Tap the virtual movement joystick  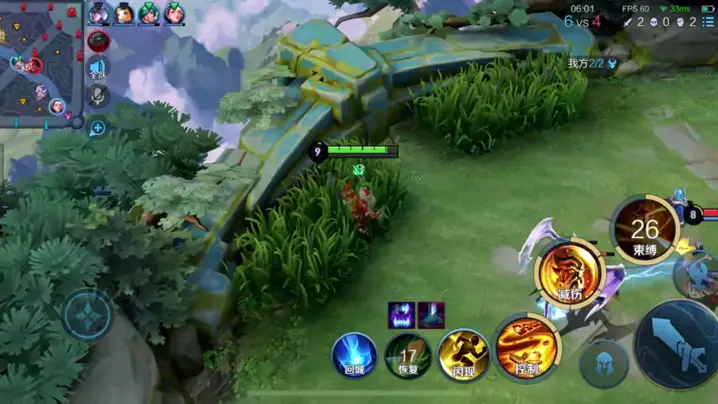coord(88,315)
